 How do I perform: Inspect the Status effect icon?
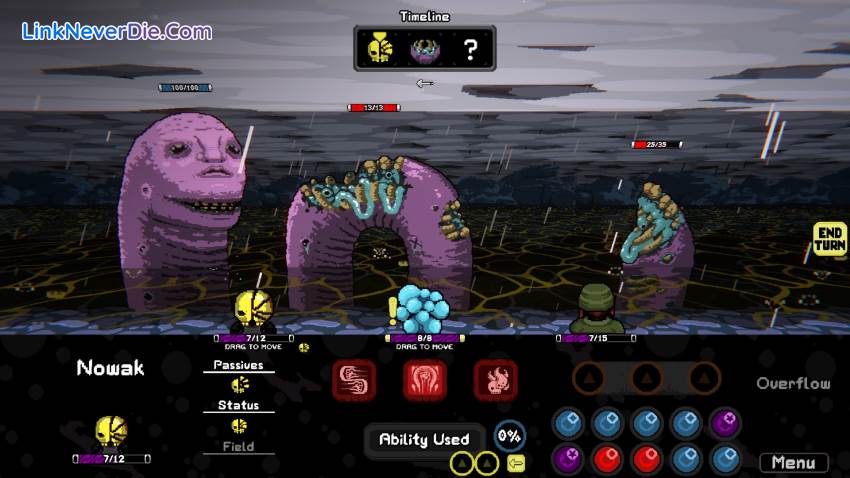239,425
